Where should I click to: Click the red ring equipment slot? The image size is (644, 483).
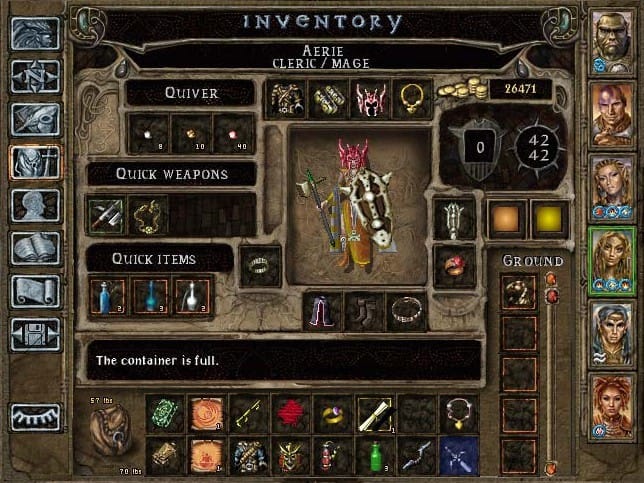click(x=454, y=265)
